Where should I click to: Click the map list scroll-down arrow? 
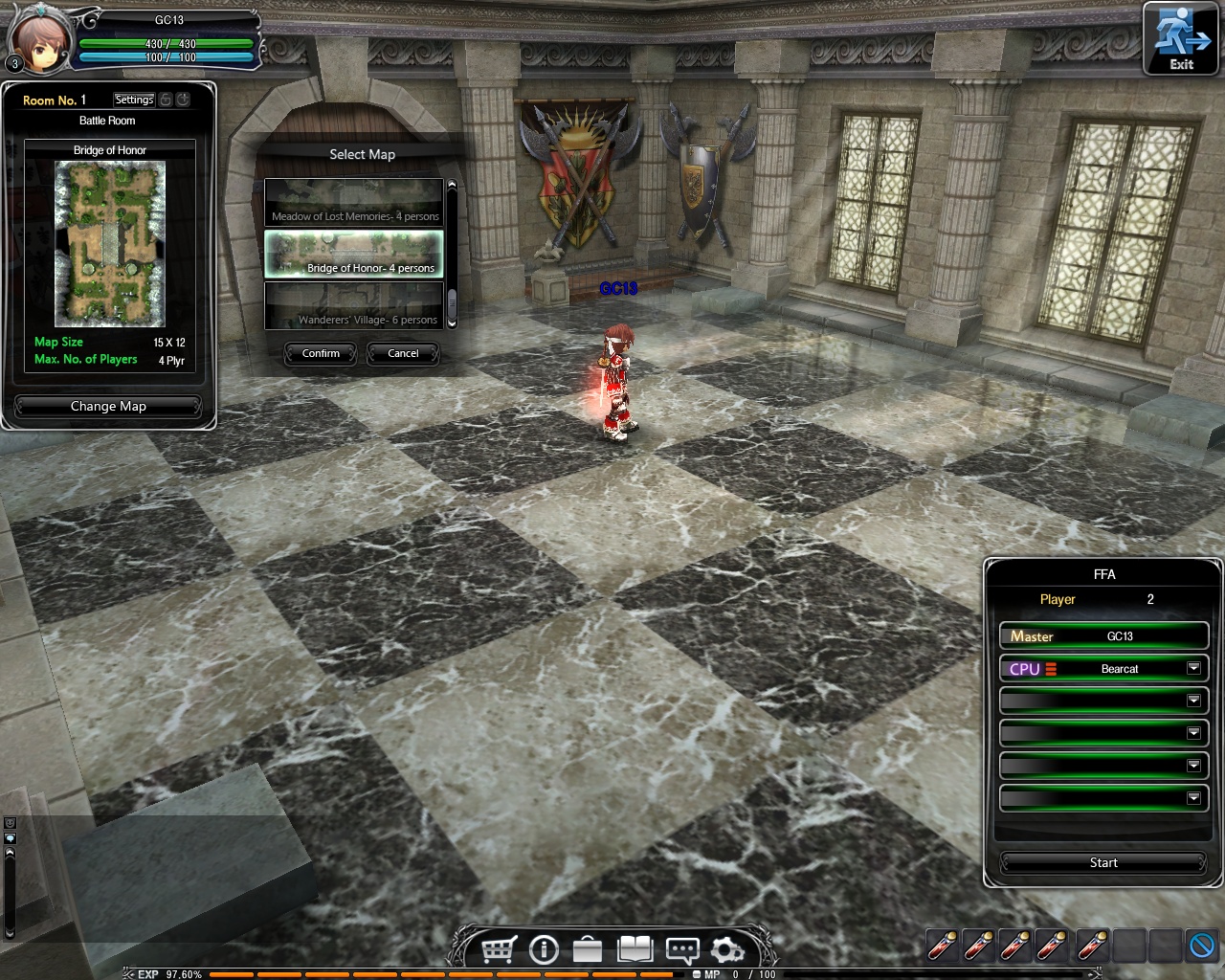pyautogui.click(x=452, y=324)
